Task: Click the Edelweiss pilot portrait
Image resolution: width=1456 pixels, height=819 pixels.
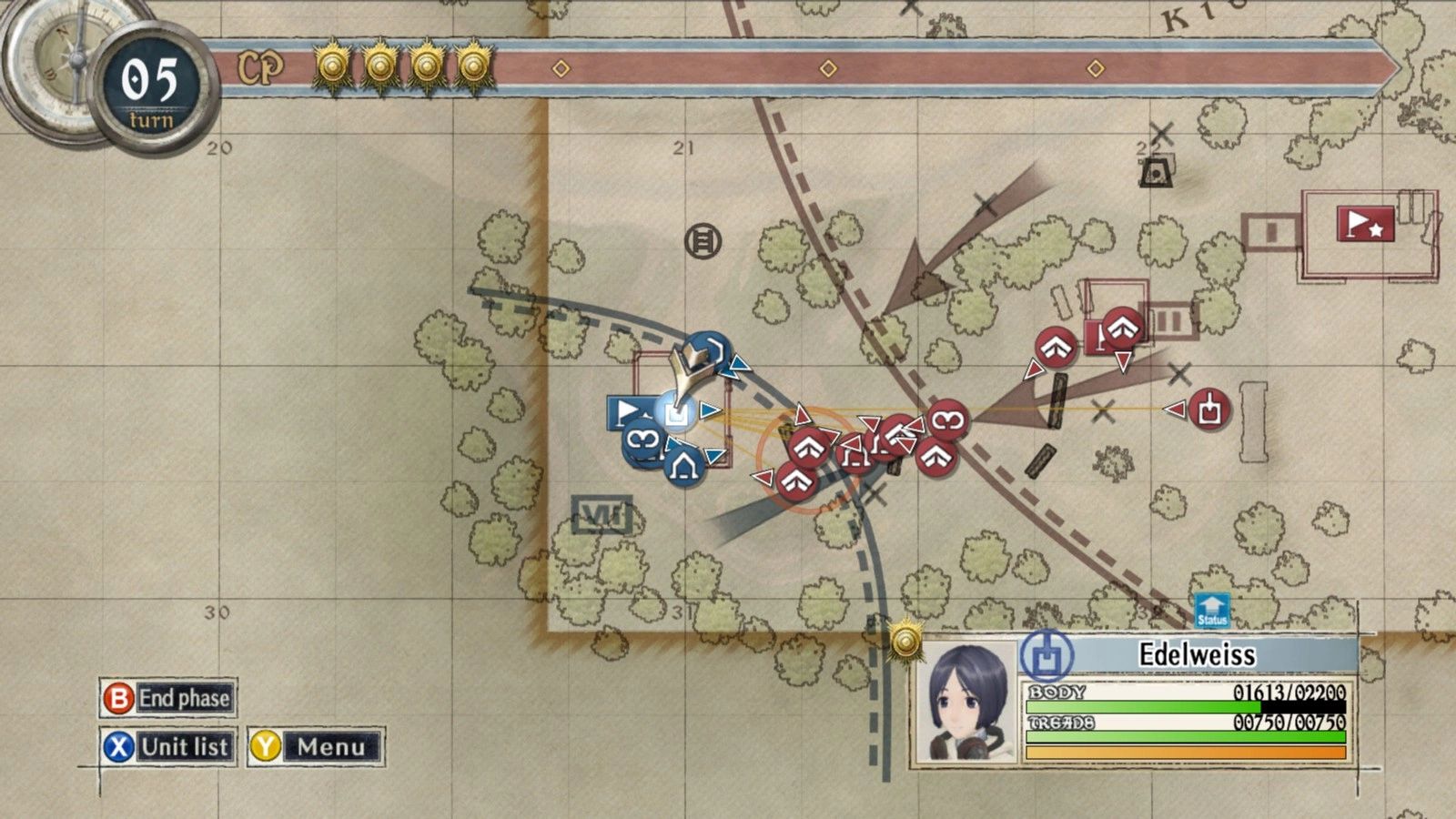Action: (x=966, y=701)
